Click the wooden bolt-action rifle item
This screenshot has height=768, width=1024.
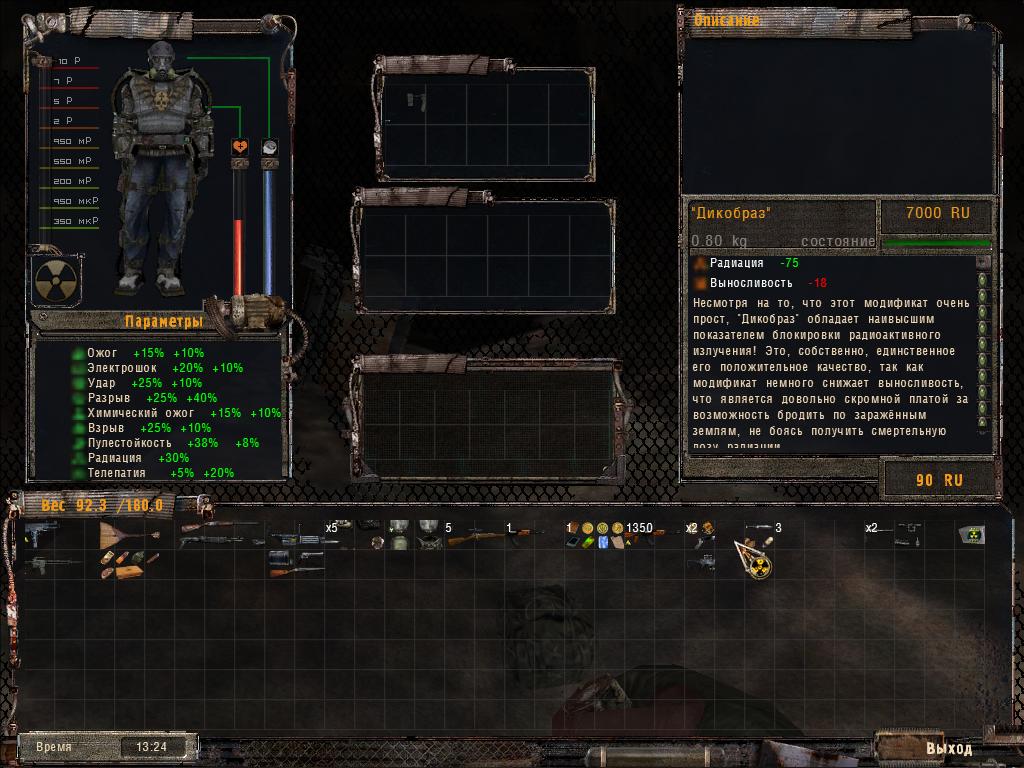coord(465,538)
